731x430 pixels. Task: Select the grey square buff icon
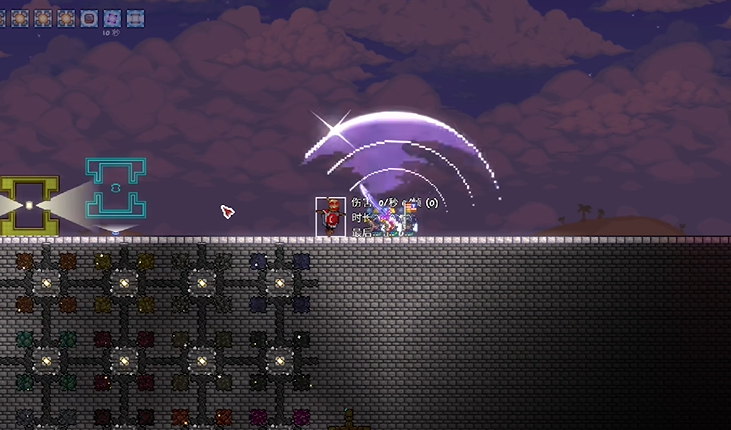pyautogui.click(x=135, y=18)
